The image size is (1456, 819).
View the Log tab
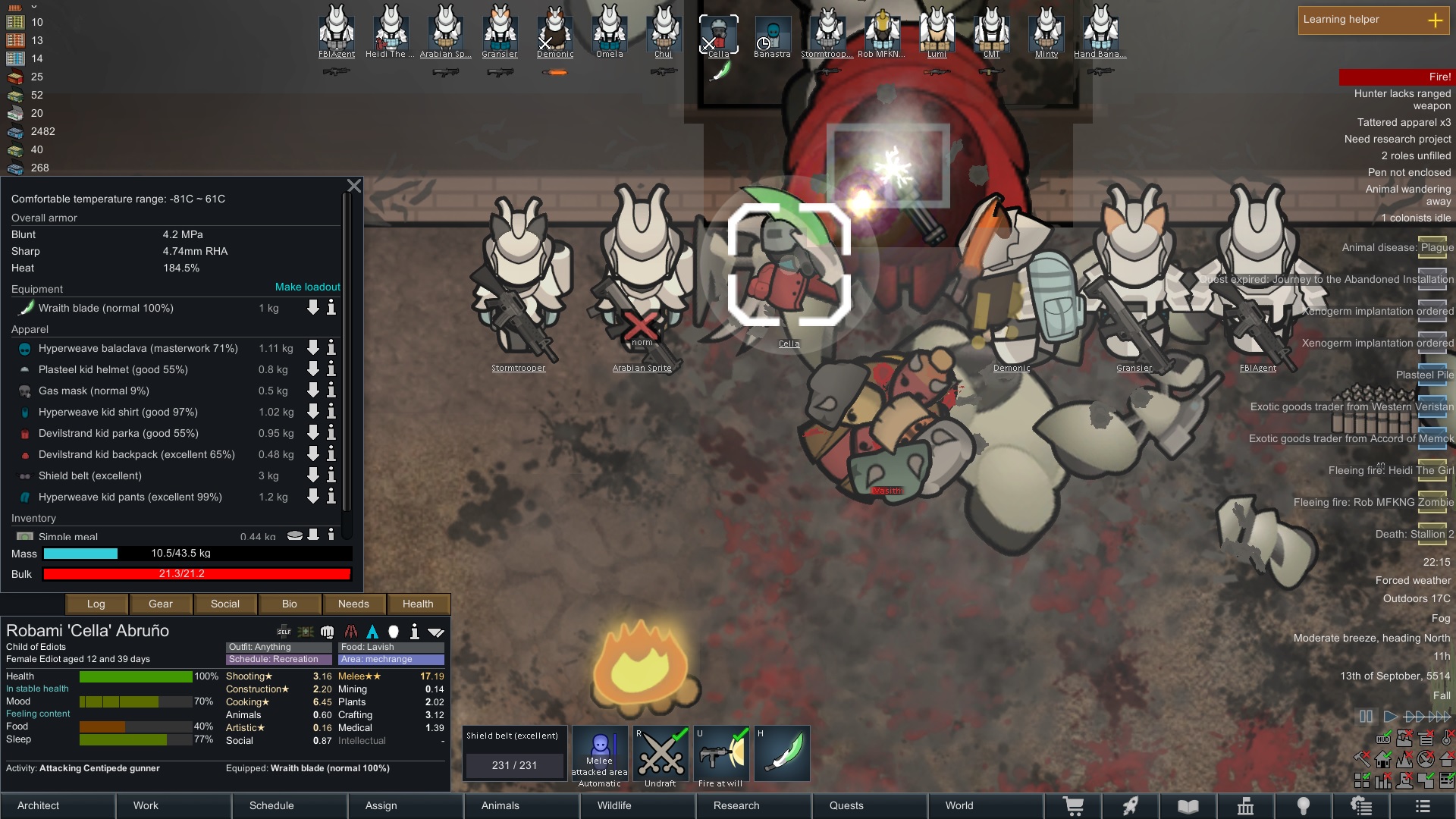pyautogui.click(x=96, y=604)
